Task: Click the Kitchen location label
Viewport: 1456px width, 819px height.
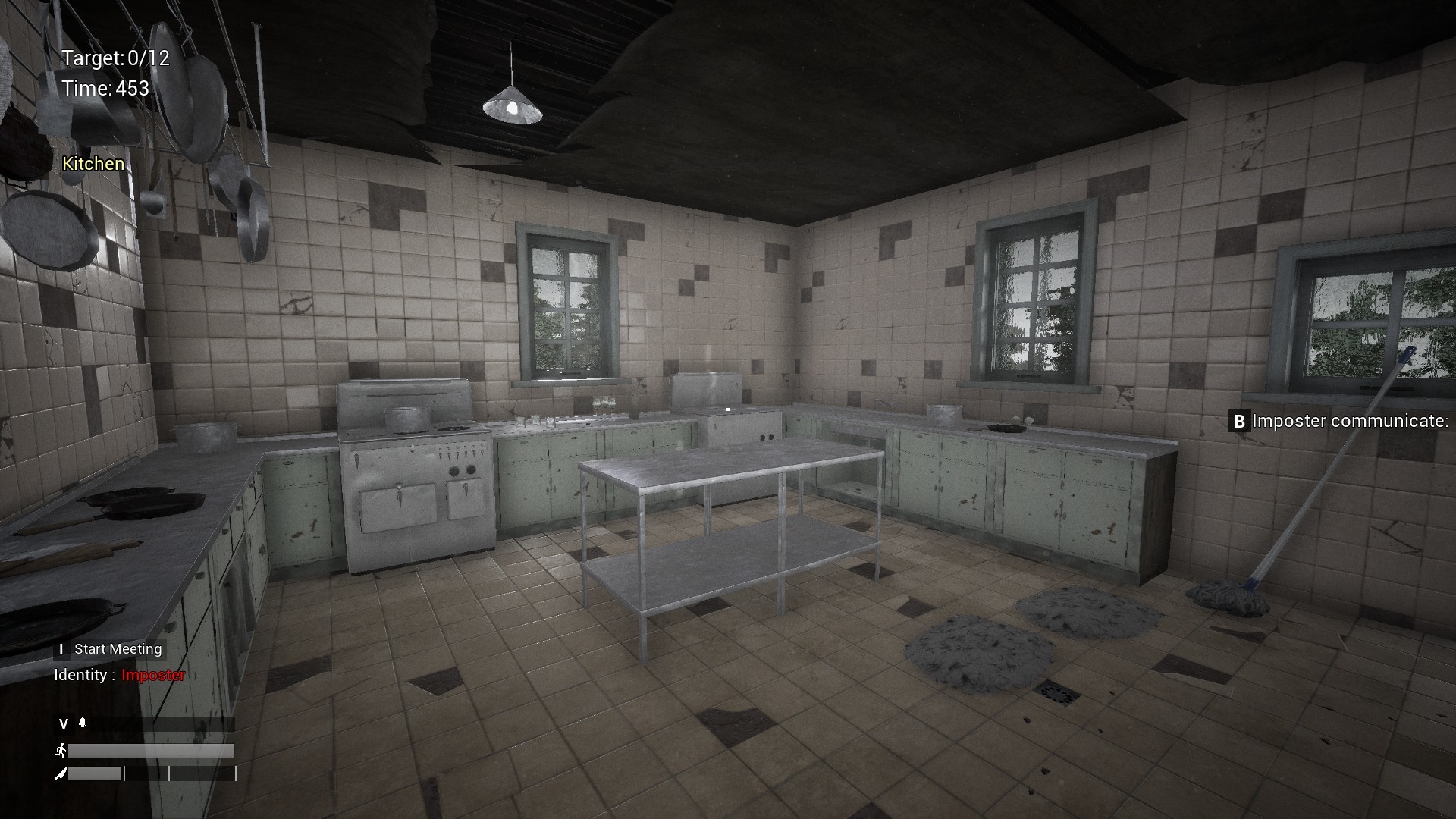Action: tap(93, 163)
